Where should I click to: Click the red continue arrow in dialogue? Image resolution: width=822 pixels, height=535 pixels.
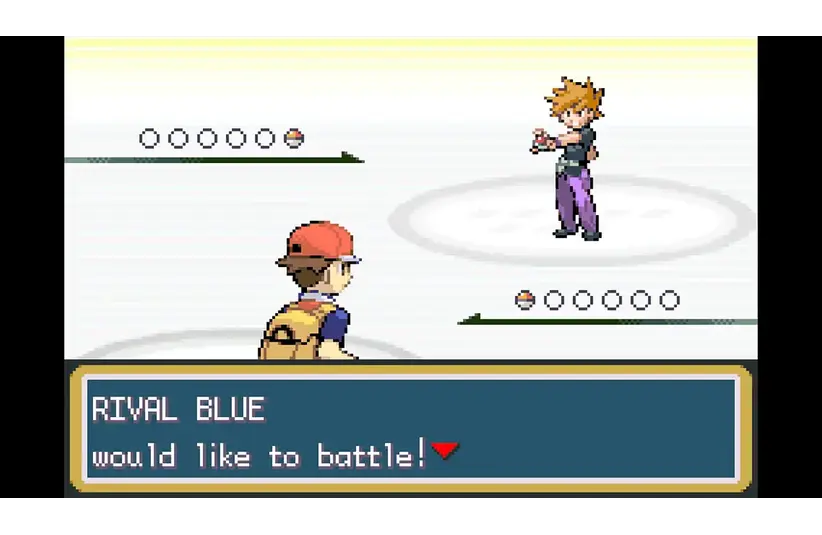click(445, 452)
